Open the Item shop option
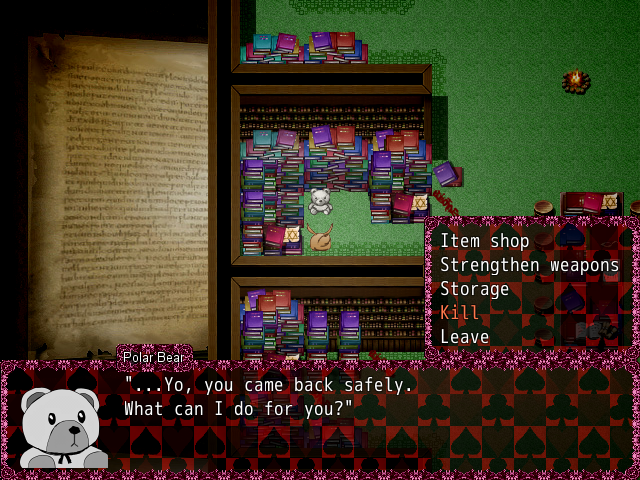The height and width of the screenshot is (480, 640). tap(485, 241)
